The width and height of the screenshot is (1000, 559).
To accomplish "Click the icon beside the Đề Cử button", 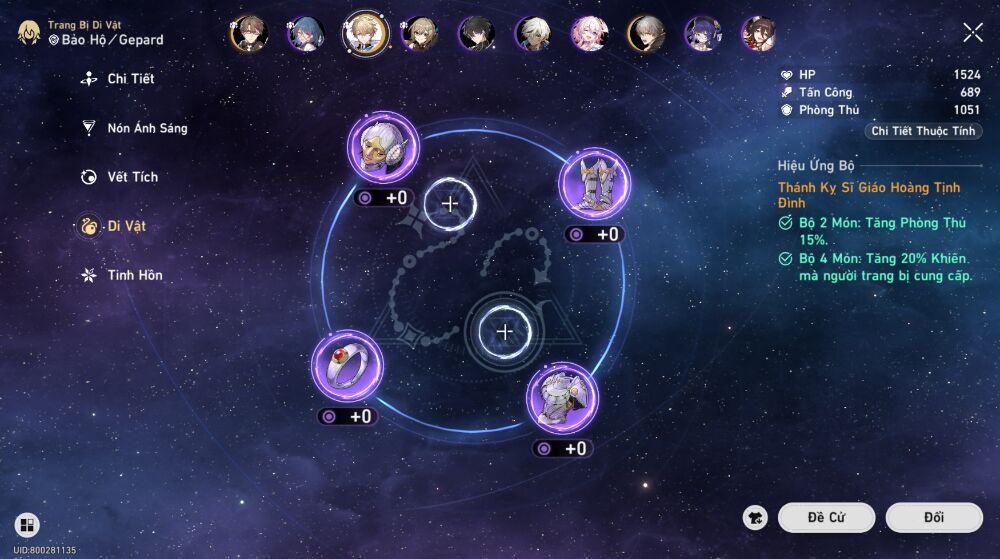I will click(756, 517).
